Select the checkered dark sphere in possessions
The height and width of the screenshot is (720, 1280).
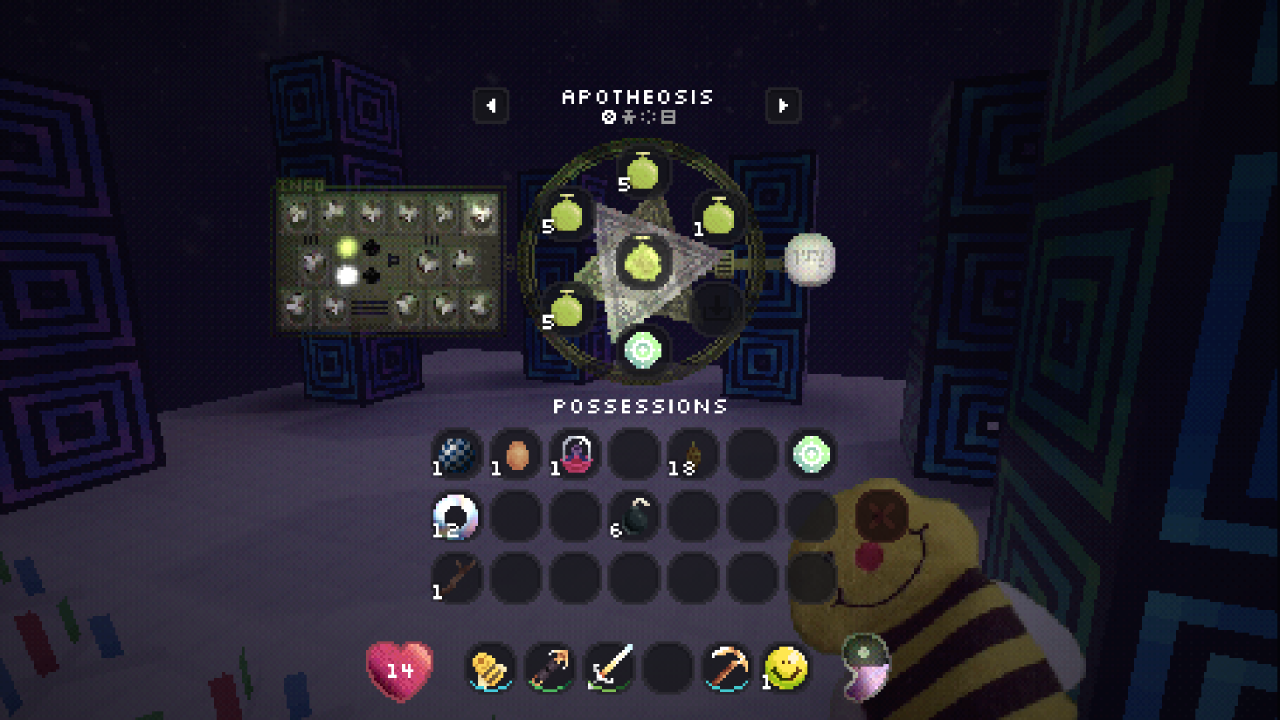457,454
